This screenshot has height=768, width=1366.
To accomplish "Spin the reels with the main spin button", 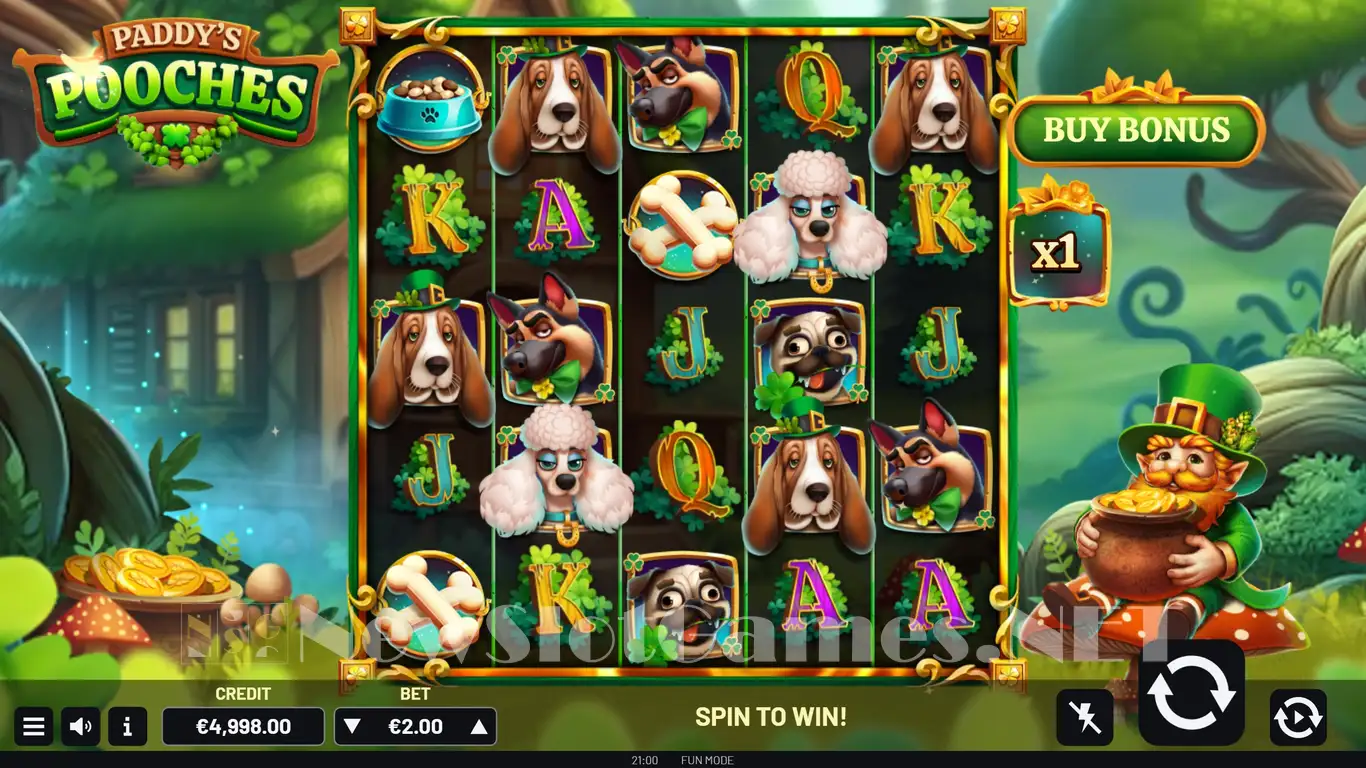I will [1191, 693].
